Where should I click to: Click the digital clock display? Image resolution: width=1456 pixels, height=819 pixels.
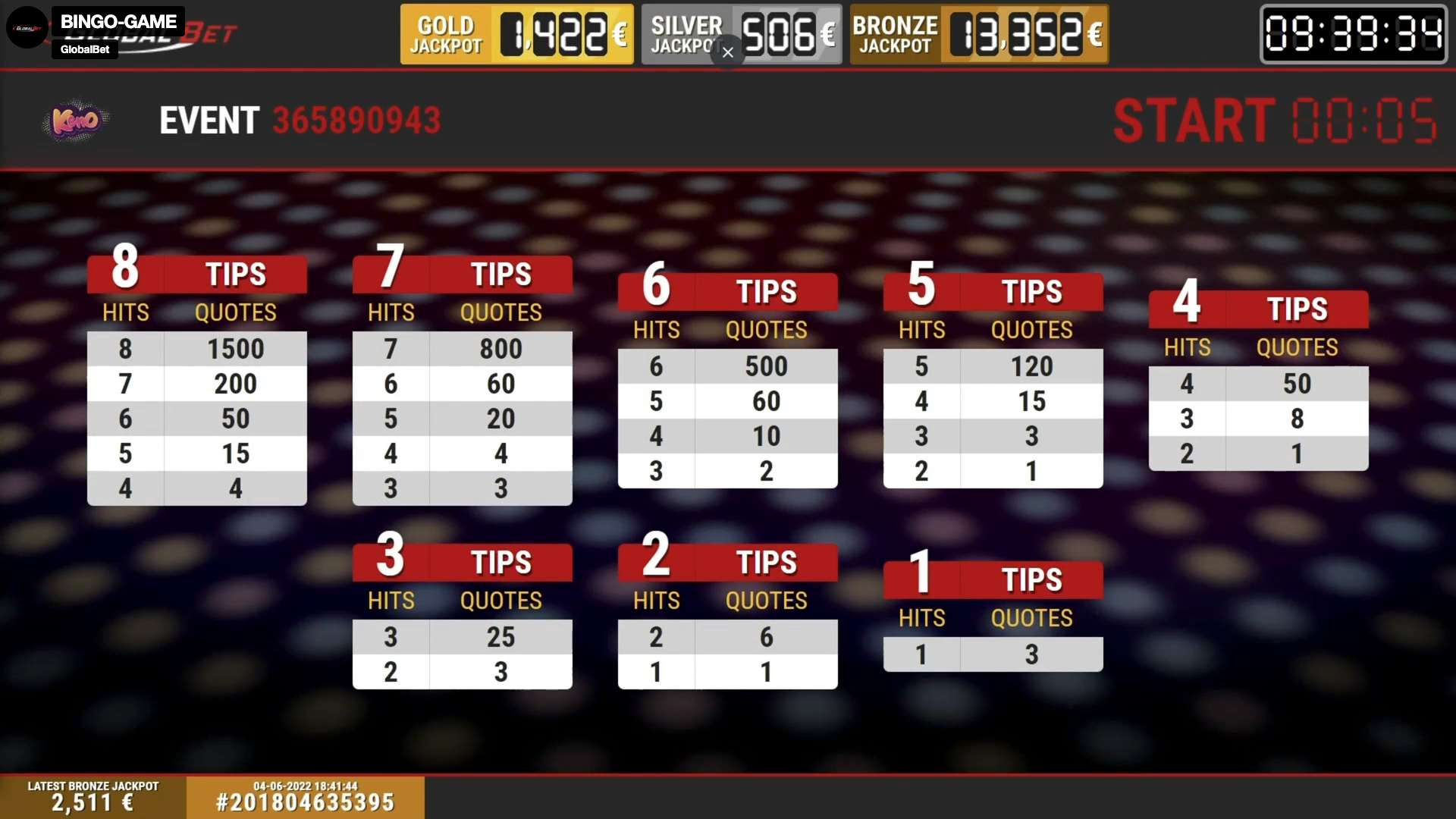1353,34
